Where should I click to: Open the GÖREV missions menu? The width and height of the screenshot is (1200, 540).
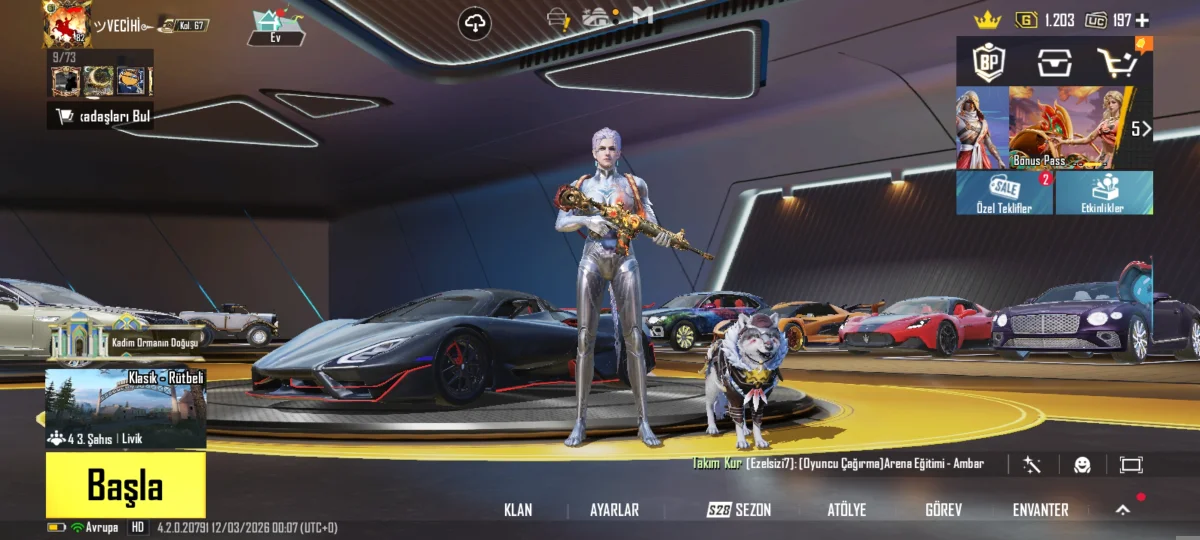[943, 510]
